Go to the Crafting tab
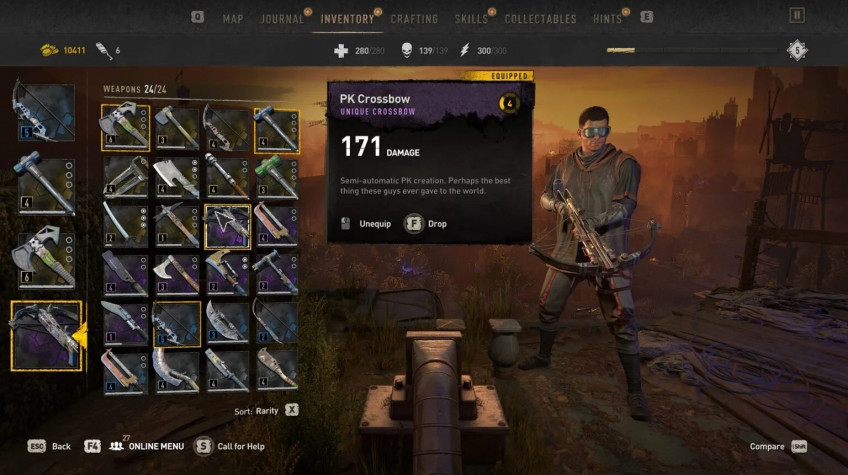 point(414,19)
